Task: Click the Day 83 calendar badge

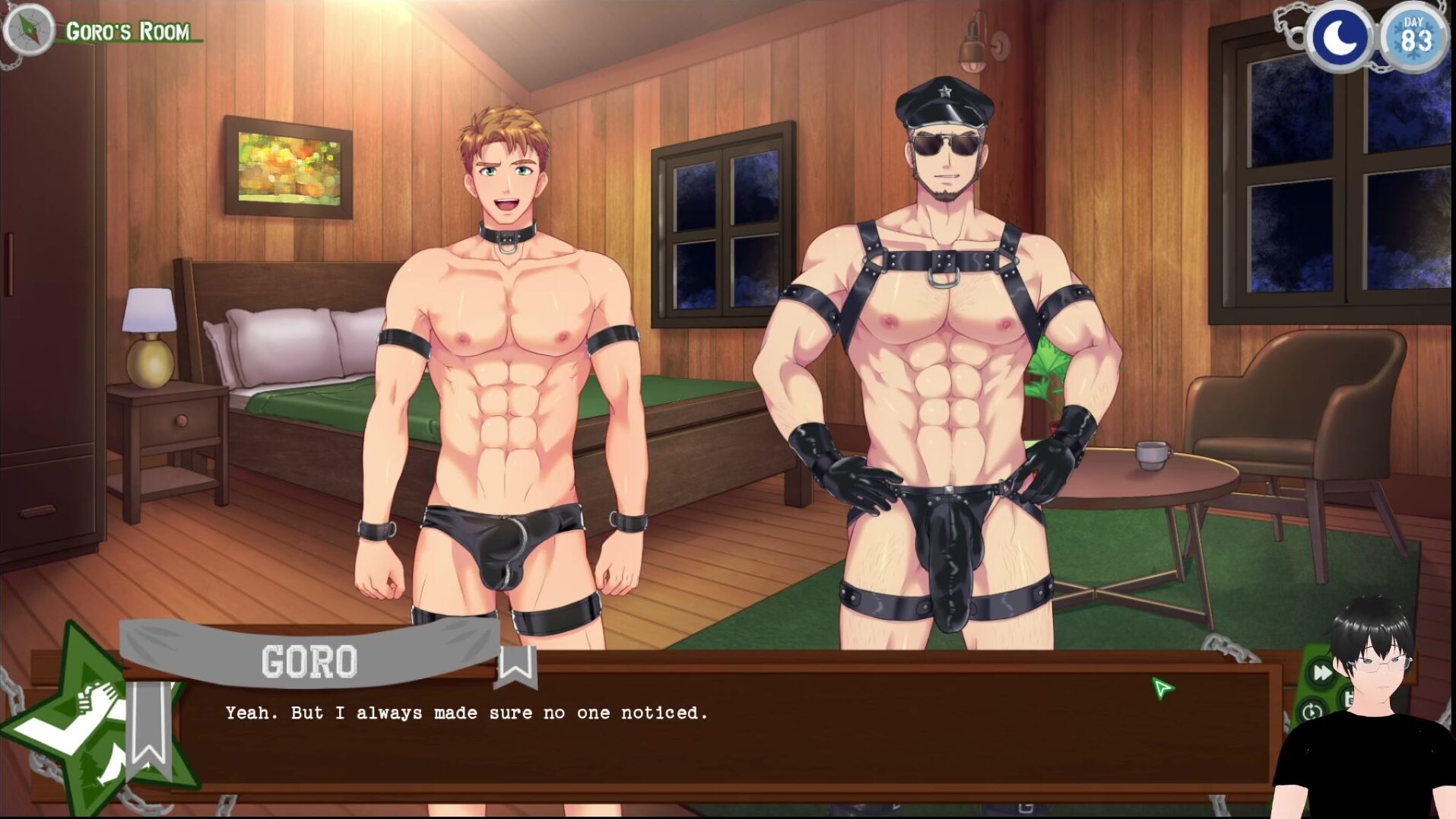Action: coord(1414,37)
